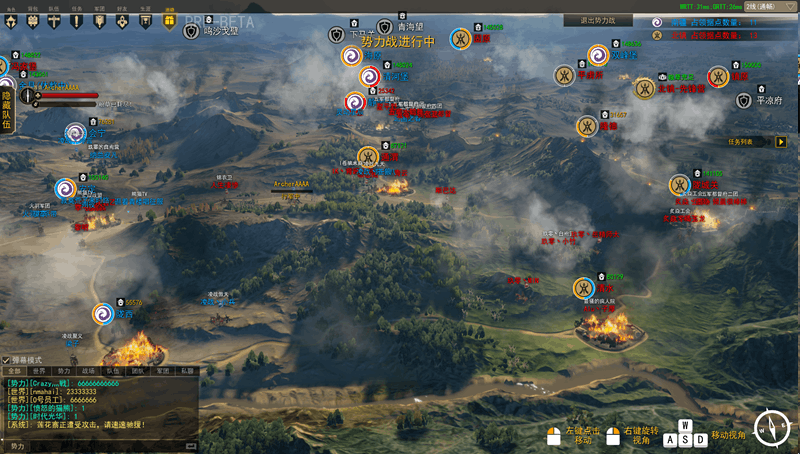Show the 私聊 private chat tab
This screenshot has height=454, width=800.
(x=188, y=370)
